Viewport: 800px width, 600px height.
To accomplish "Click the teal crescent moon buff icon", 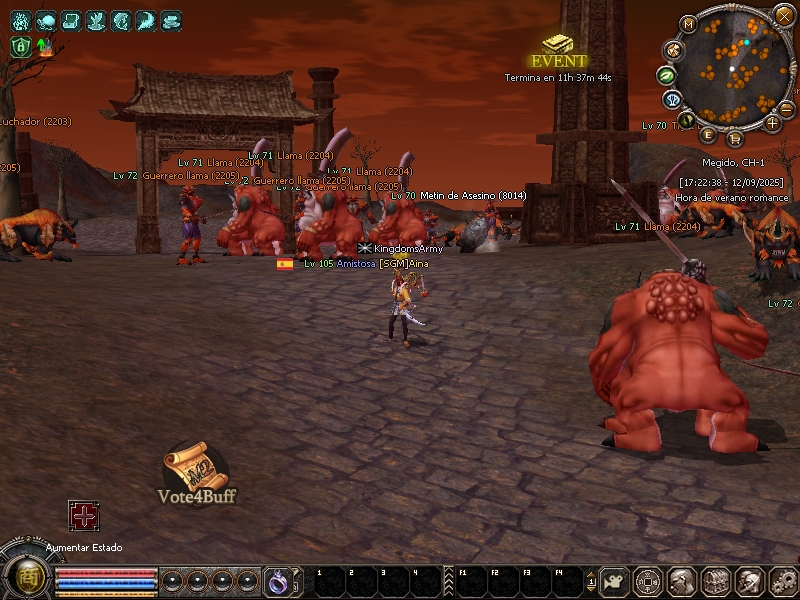I will point(146,20).
